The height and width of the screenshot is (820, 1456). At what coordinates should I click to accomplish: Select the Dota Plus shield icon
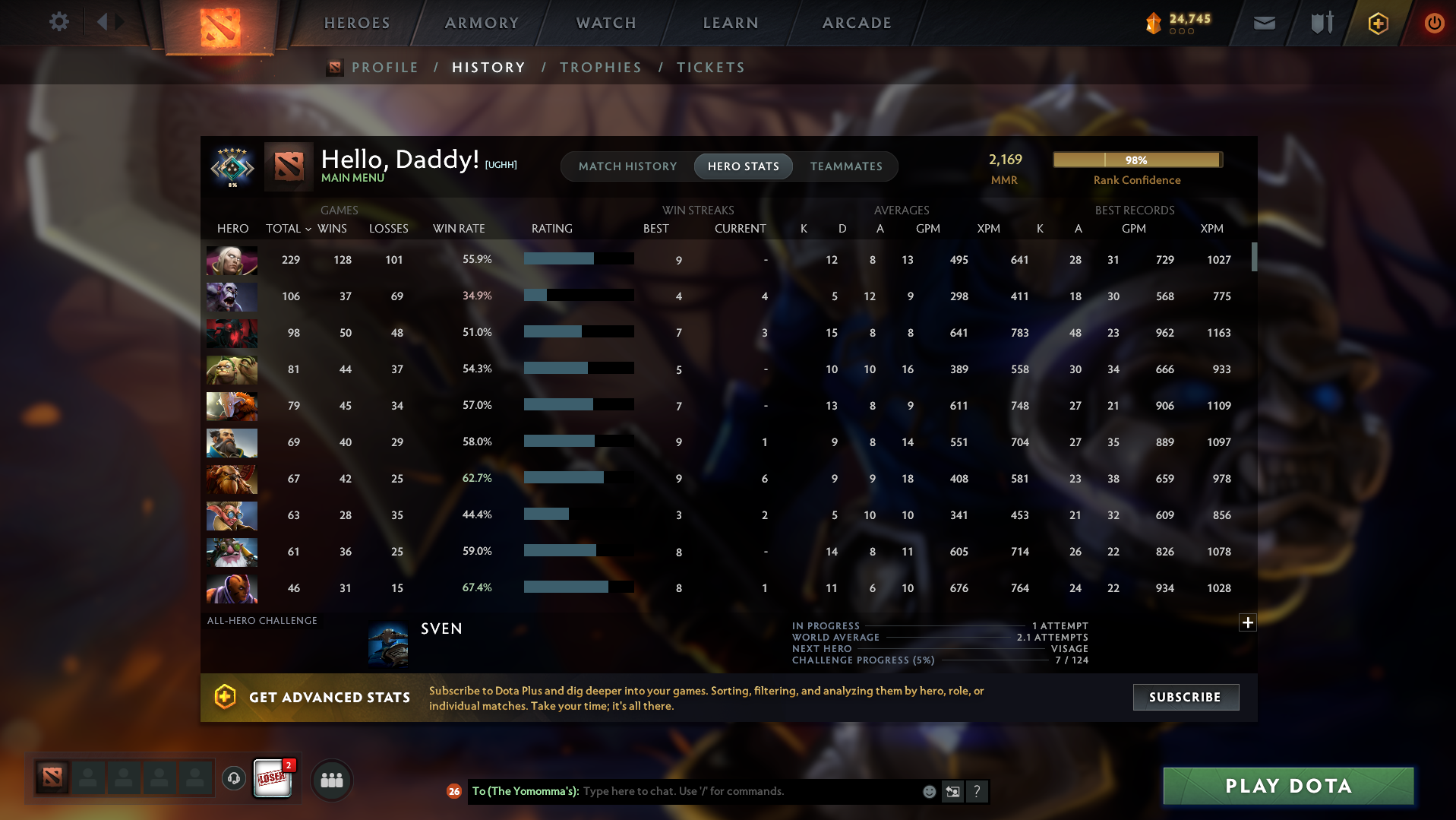point(1377,23)
